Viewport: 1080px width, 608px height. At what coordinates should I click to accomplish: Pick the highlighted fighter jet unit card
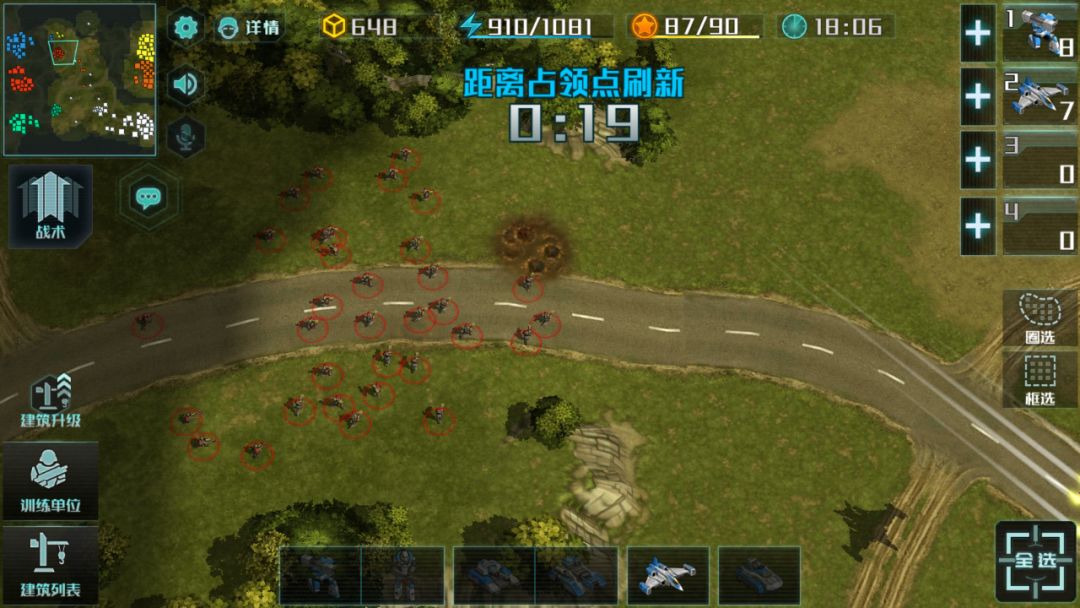[x=668, y=575]
